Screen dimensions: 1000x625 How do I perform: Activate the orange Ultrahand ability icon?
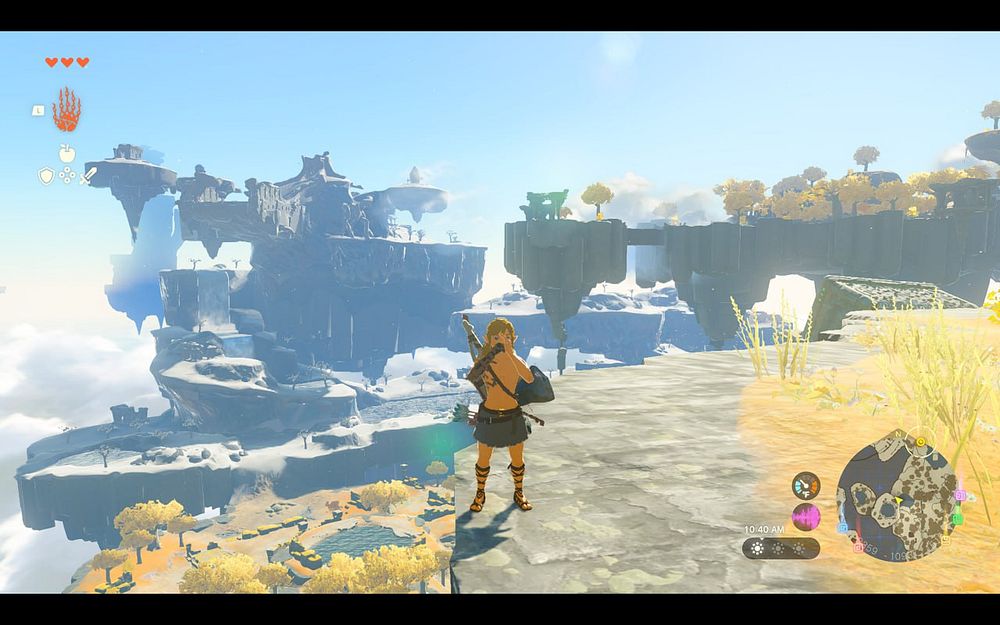tap(66, 110)
